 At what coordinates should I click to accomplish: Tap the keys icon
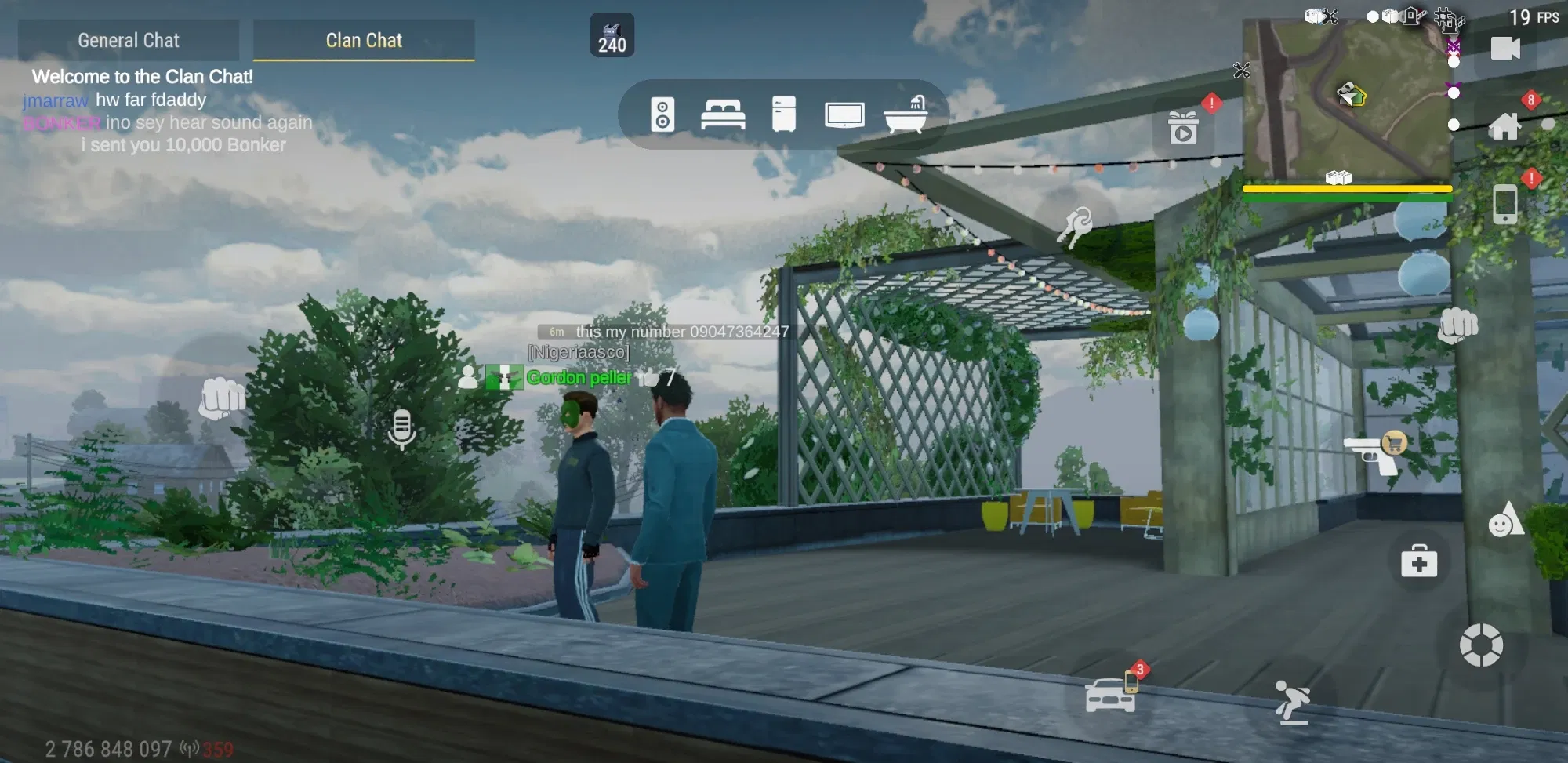click(x=1075, y=225)
